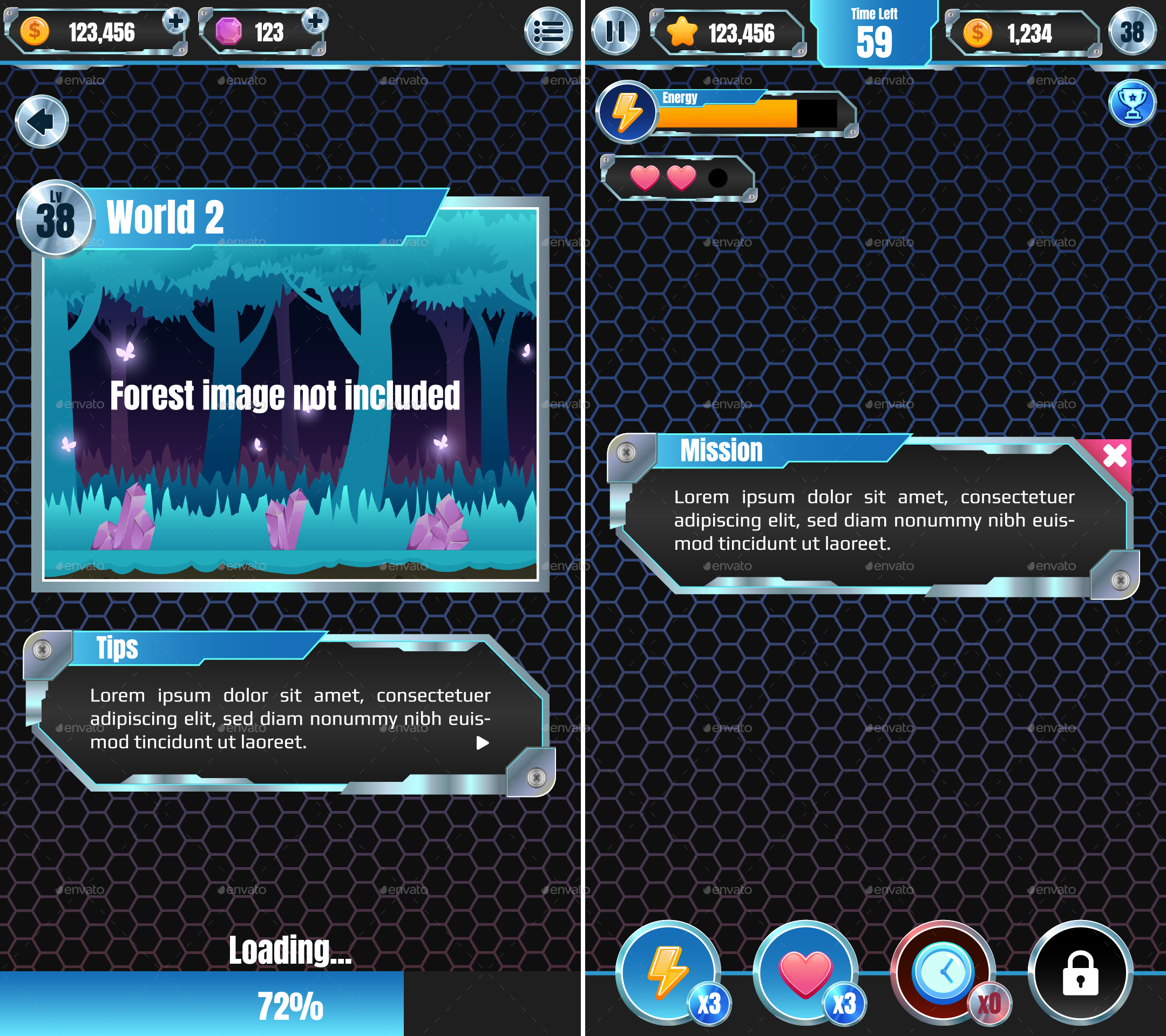Activate the heart power-up x3
1166x1036 pixels.
pos(805,973)
